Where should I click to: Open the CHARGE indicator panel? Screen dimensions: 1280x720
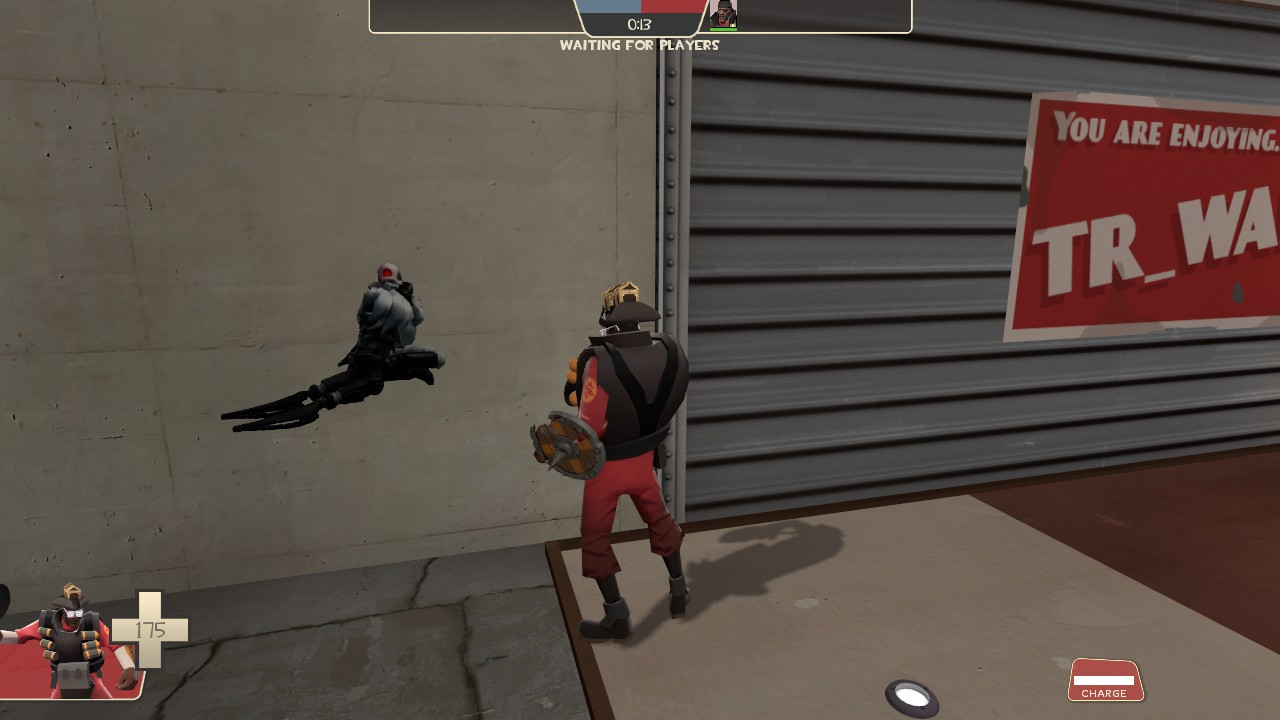[1105, 680]
